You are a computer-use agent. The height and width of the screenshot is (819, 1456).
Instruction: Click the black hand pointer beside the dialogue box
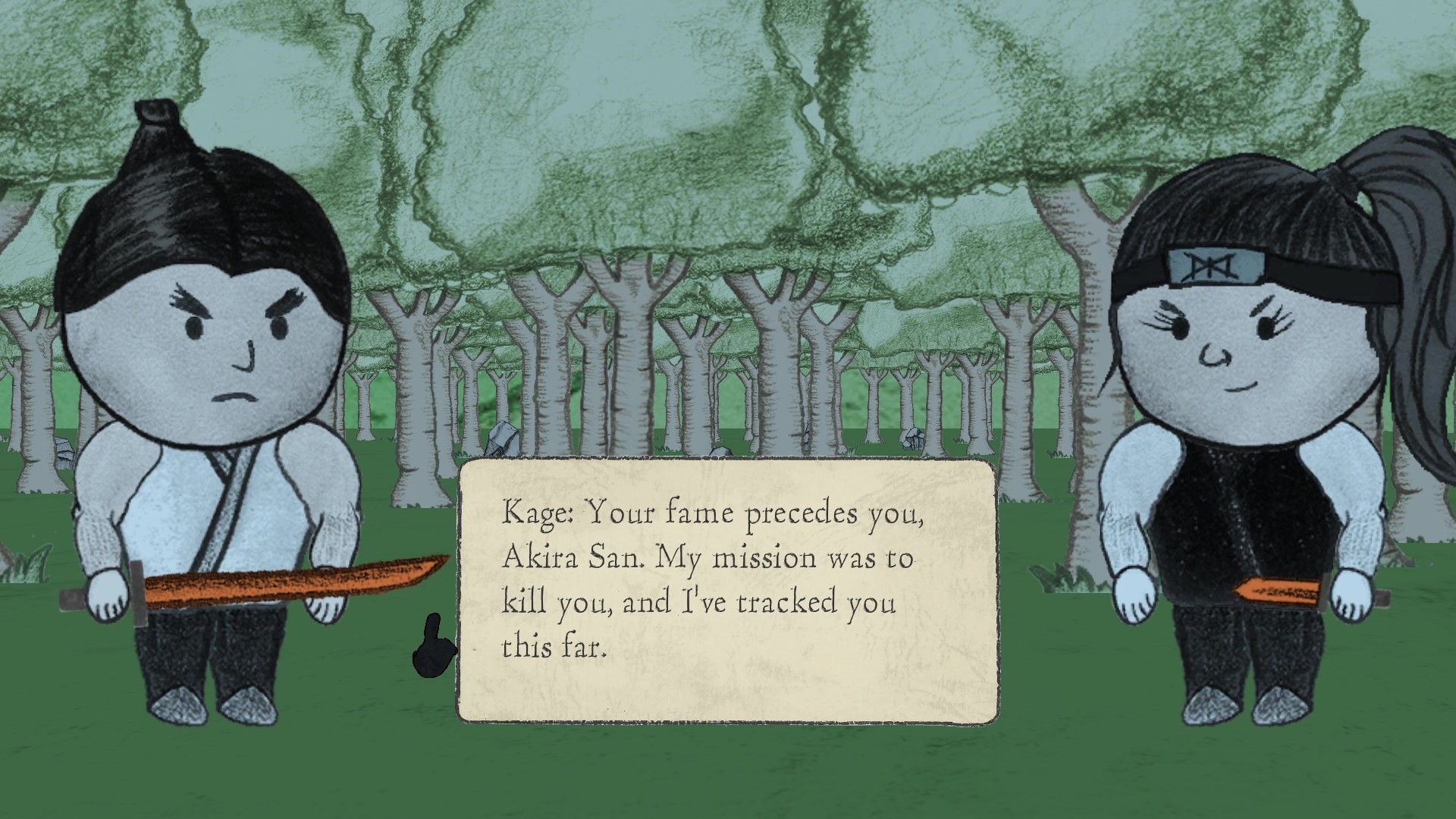point(436,652)
